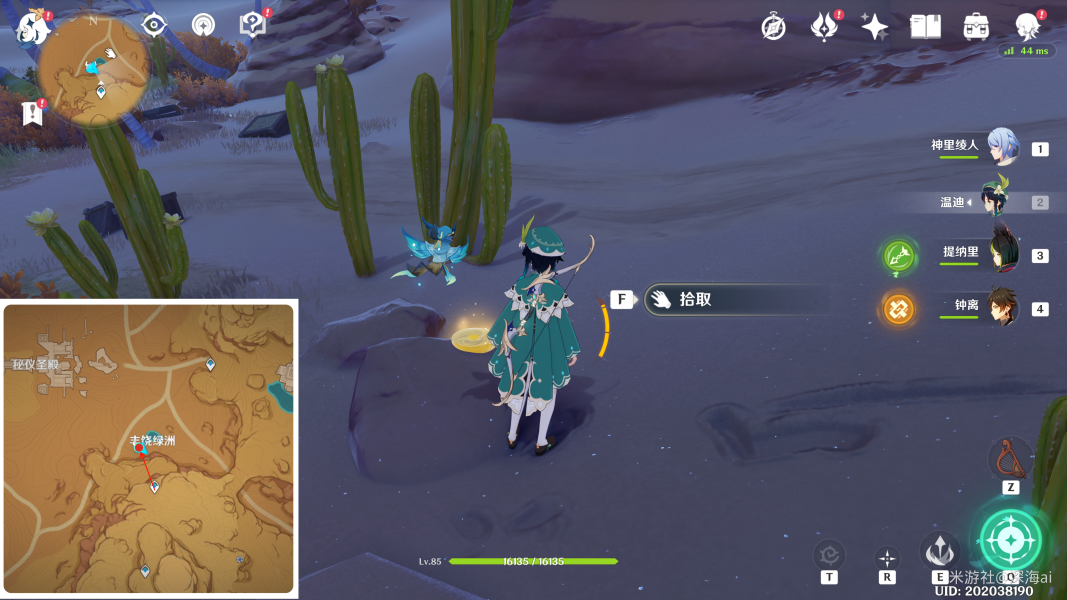Tap the sprint icon above R

tap(887, 558)
